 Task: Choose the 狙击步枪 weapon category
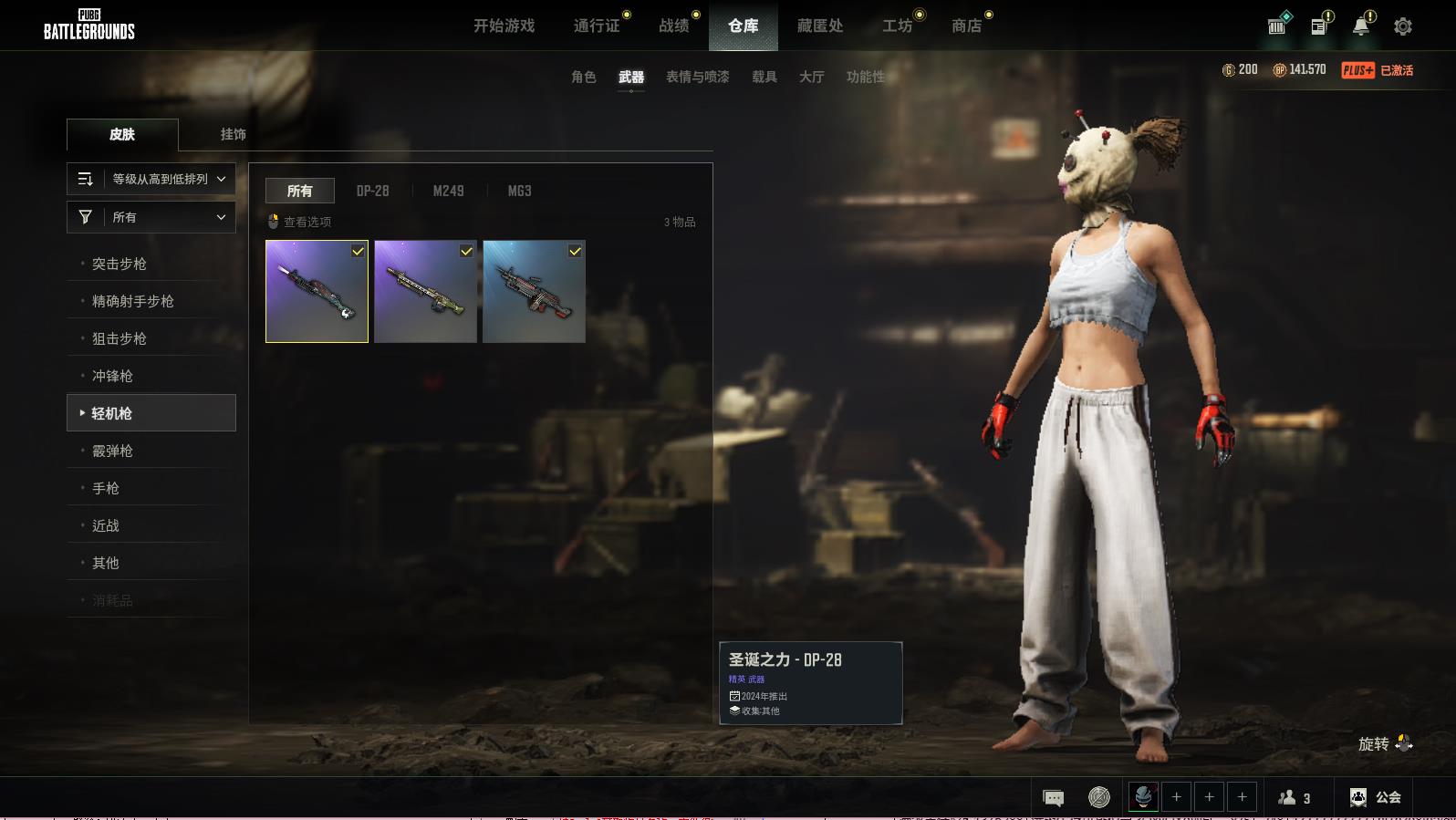(120, 338)
